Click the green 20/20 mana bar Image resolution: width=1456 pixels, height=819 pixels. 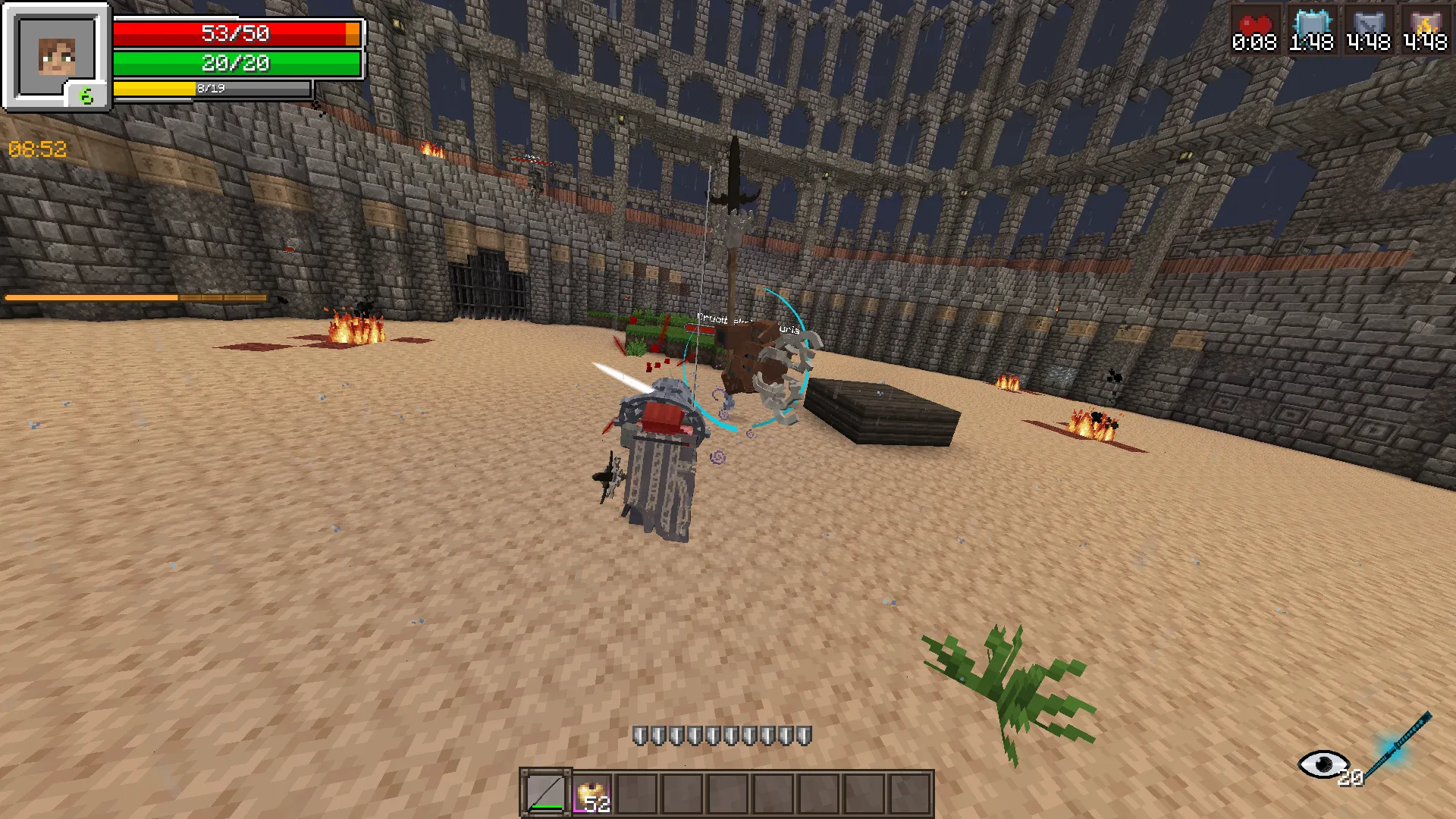click(x=235, y=64)
